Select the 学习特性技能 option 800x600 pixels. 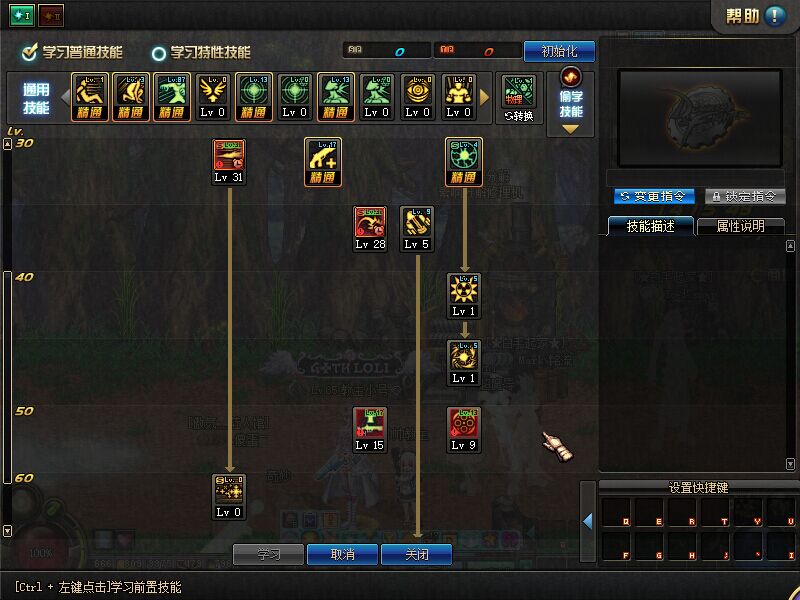click(x=159, y=53)
